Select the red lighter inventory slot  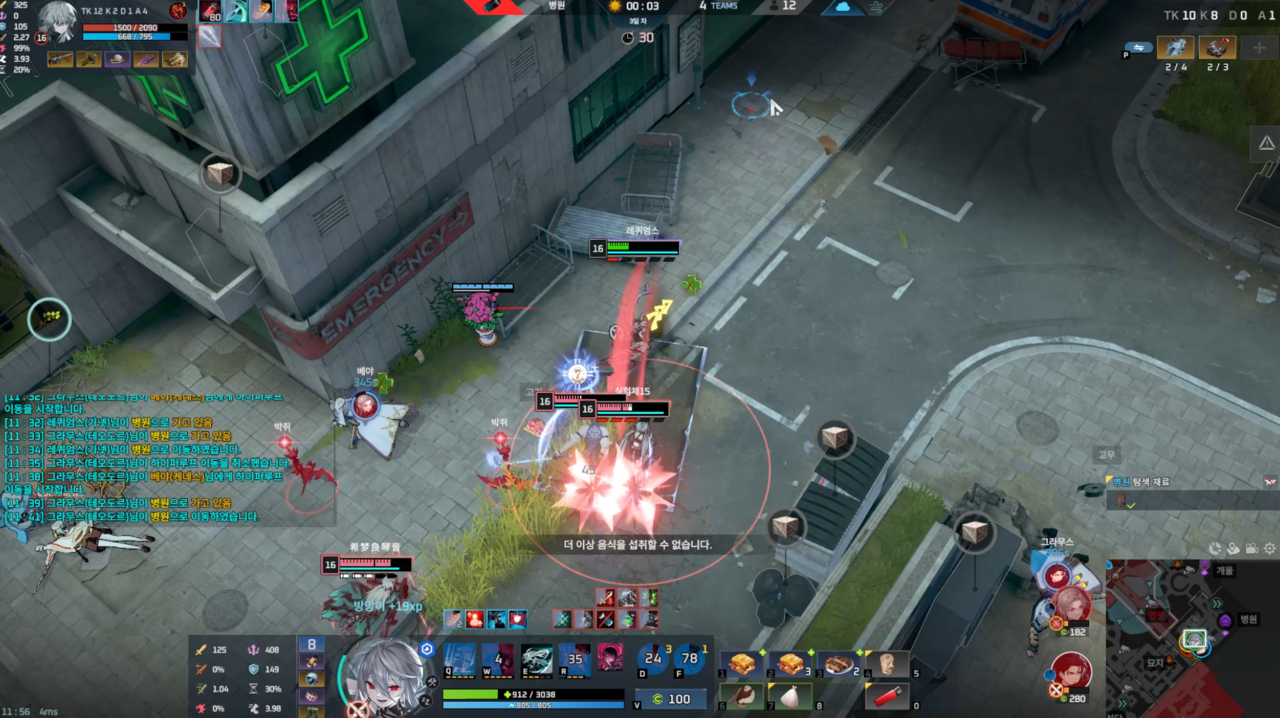(889, 696)
